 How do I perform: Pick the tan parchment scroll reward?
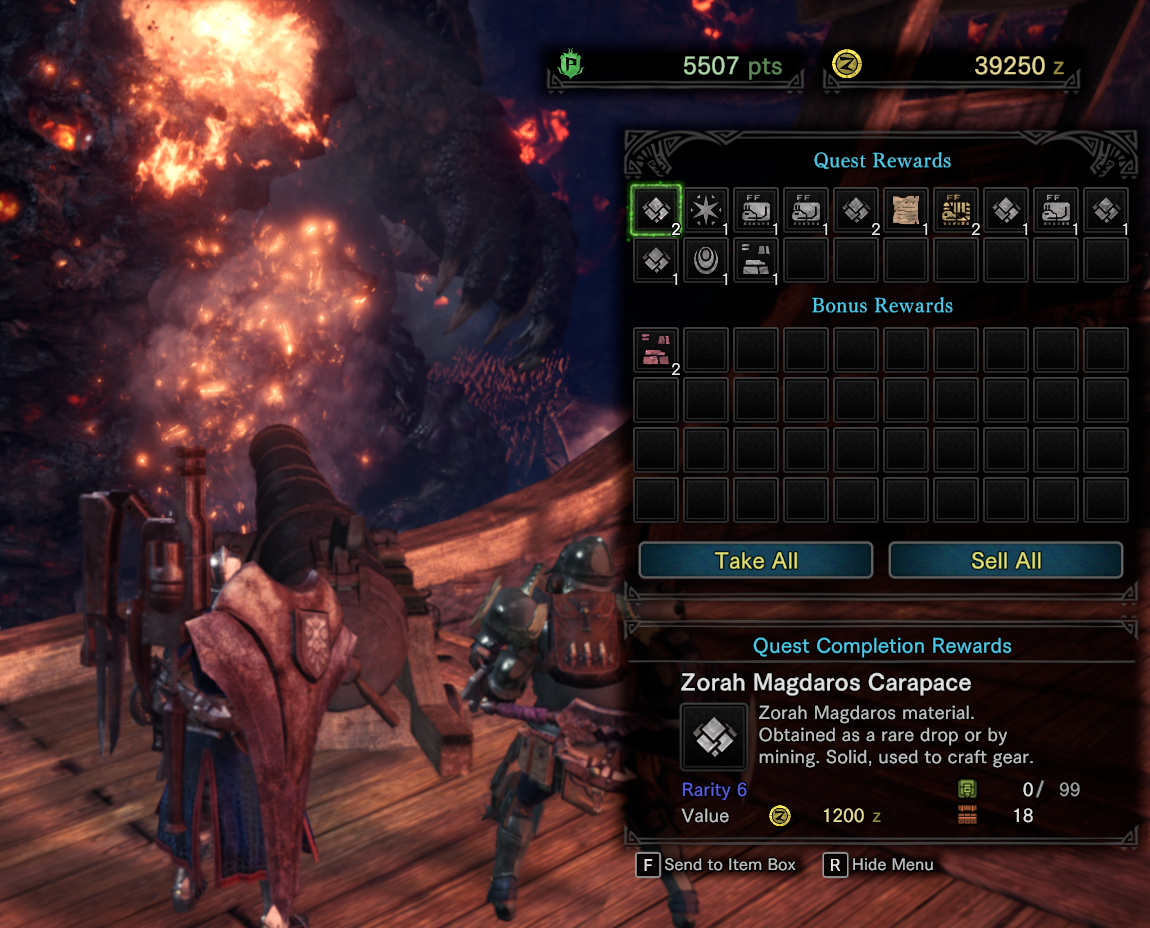[906, 209]
